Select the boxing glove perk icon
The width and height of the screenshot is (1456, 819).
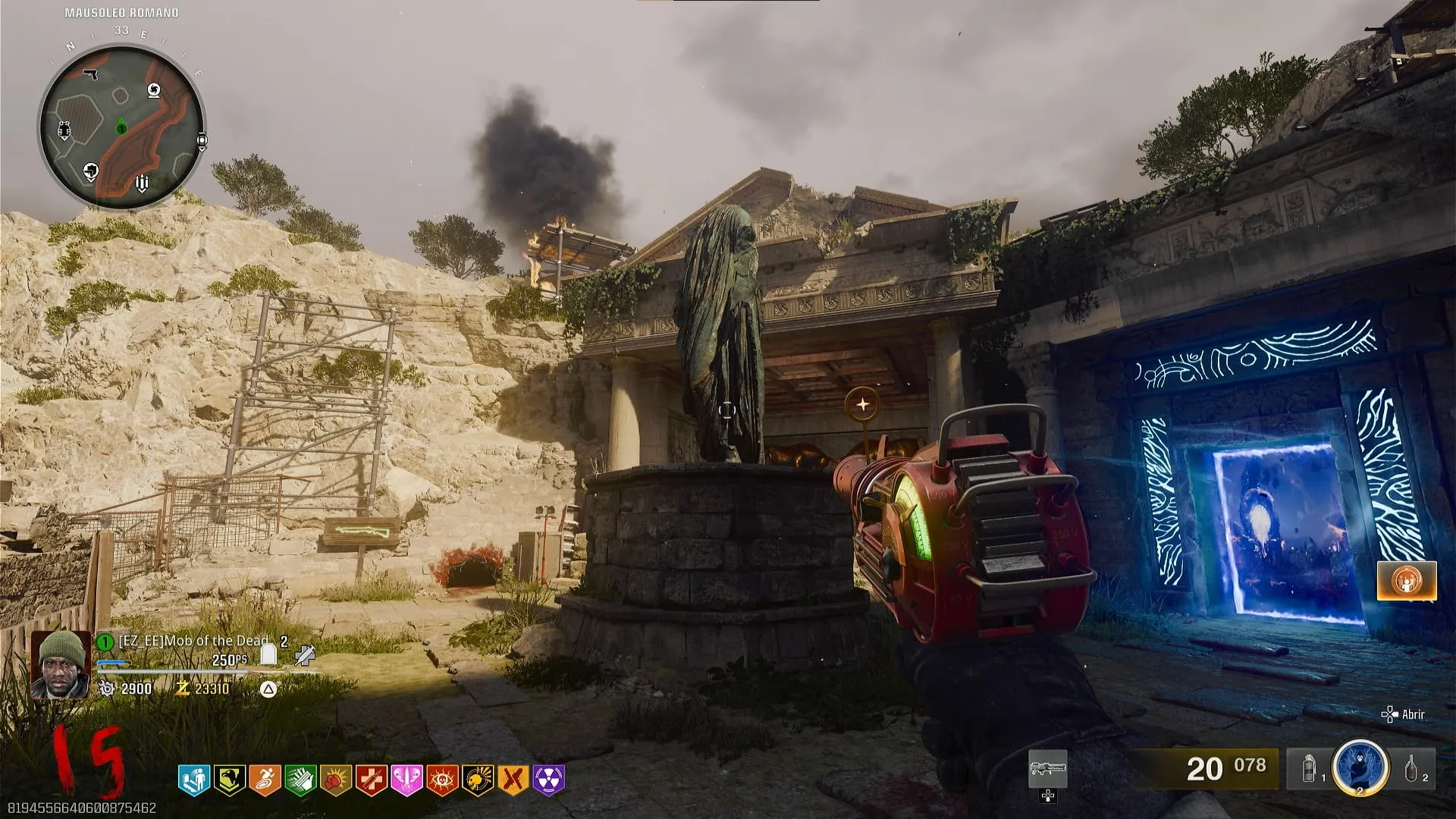click(x=336, y=780)
